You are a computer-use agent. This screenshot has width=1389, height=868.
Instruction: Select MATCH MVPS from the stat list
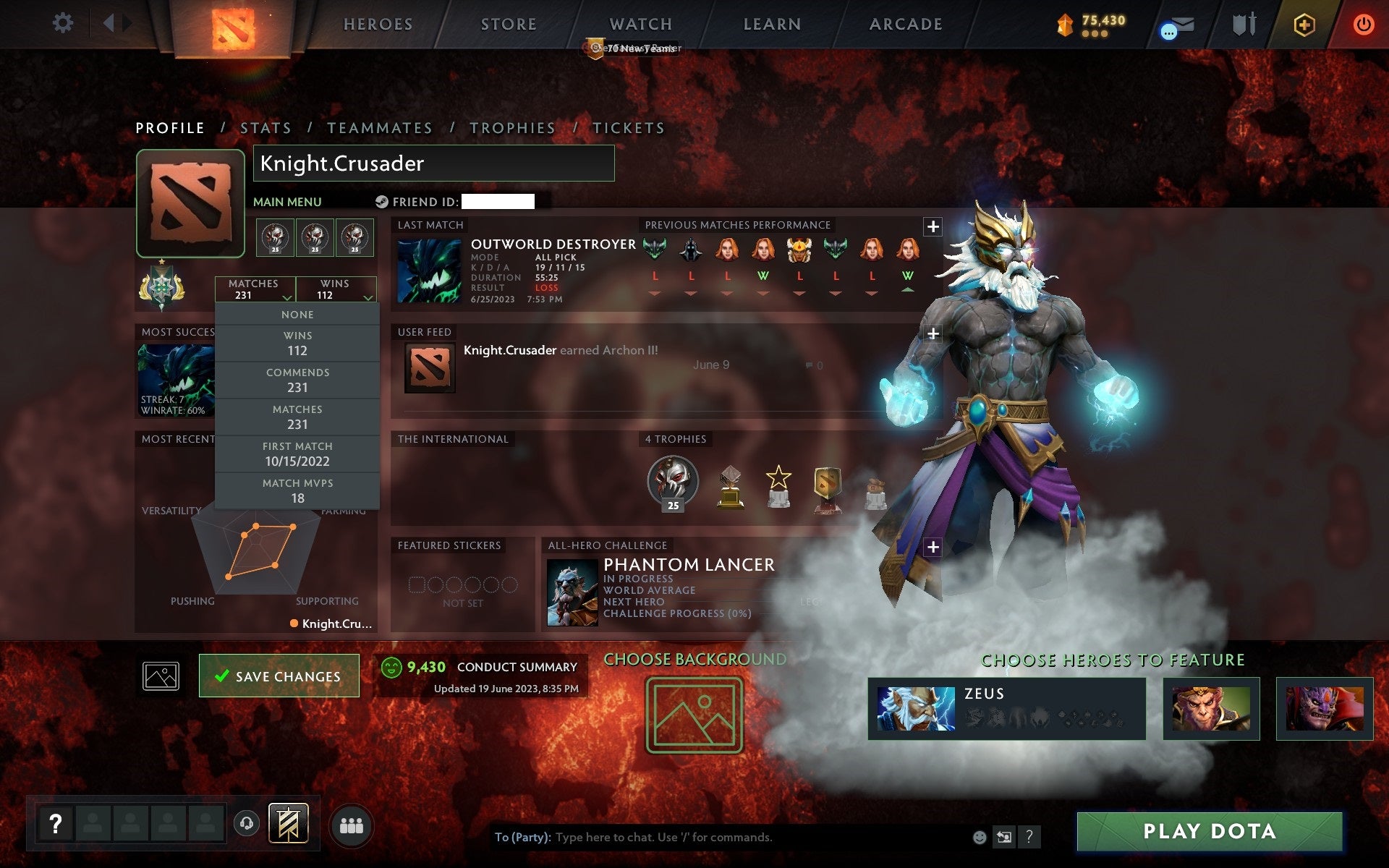point(298,490)
